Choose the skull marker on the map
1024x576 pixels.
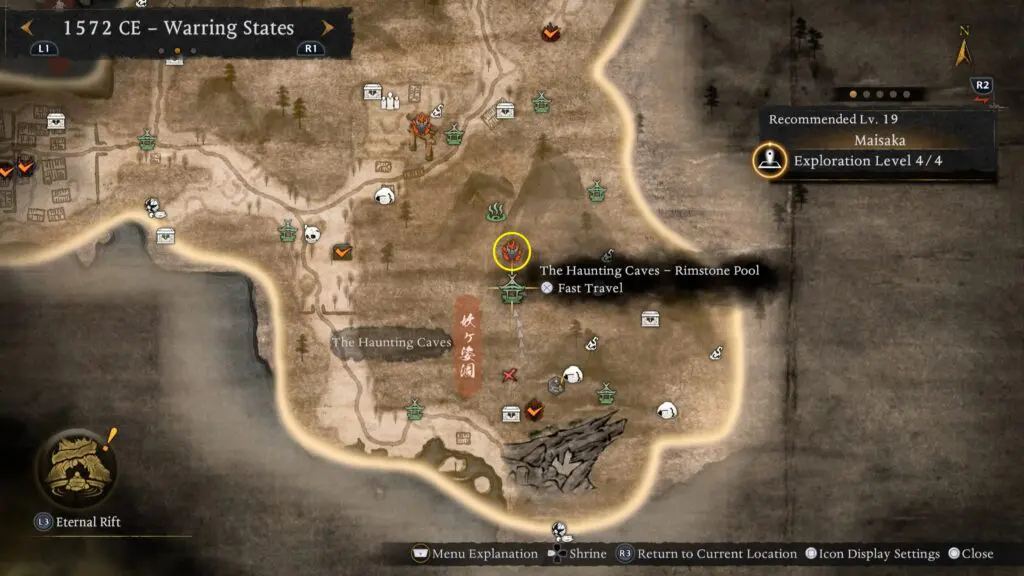coord(311,233)
